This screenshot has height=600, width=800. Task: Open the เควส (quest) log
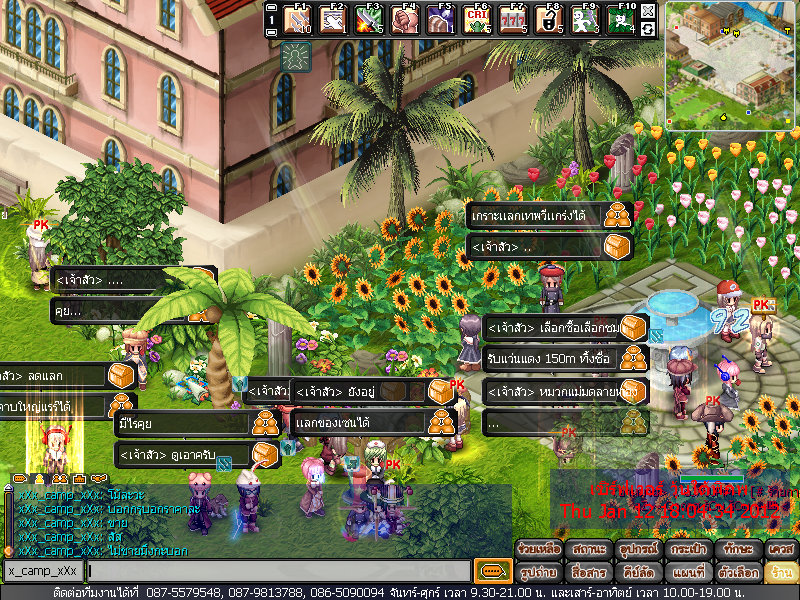pos(779,550)
